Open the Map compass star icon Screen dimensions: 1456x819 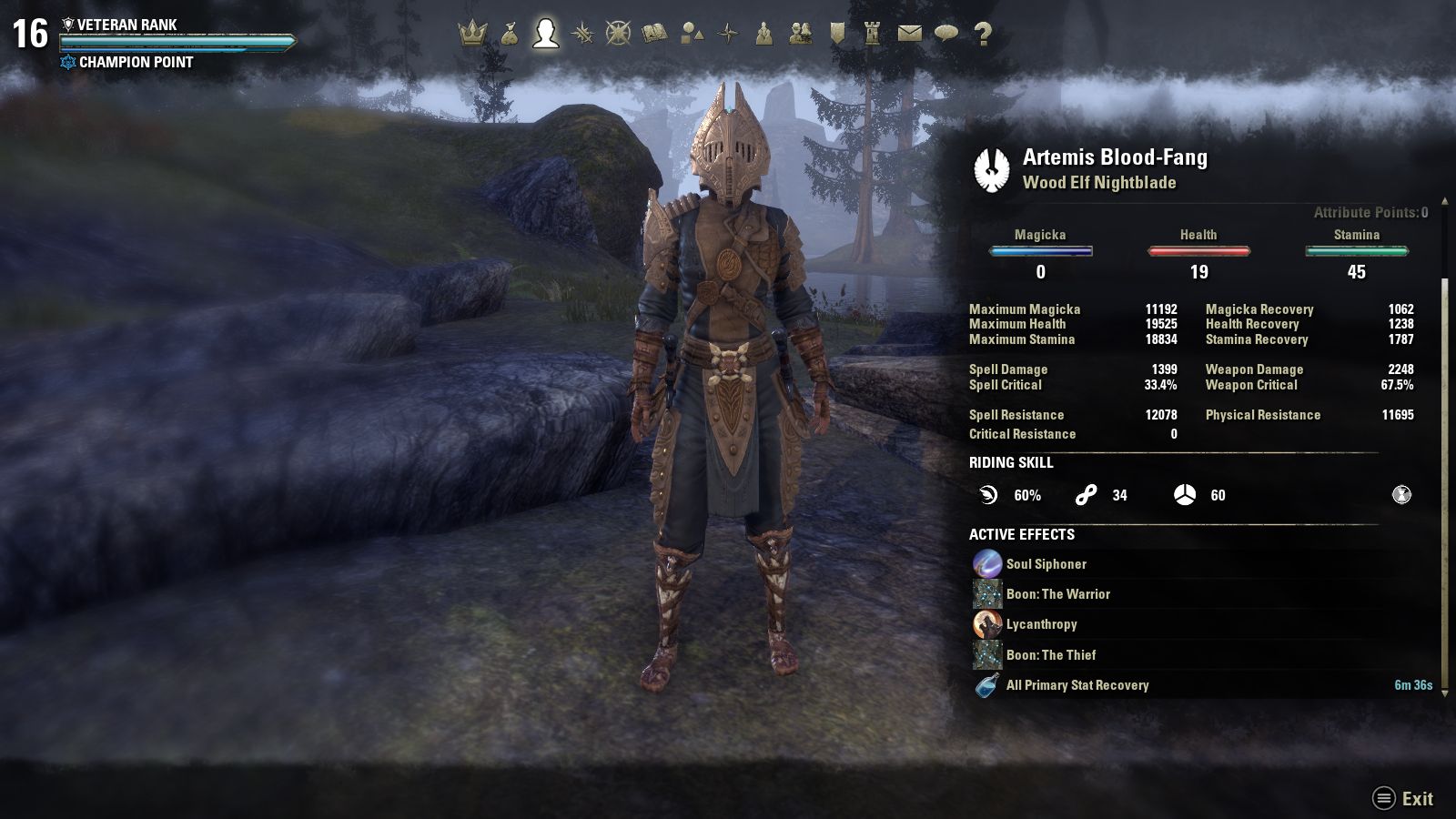[x=728, y=35]
